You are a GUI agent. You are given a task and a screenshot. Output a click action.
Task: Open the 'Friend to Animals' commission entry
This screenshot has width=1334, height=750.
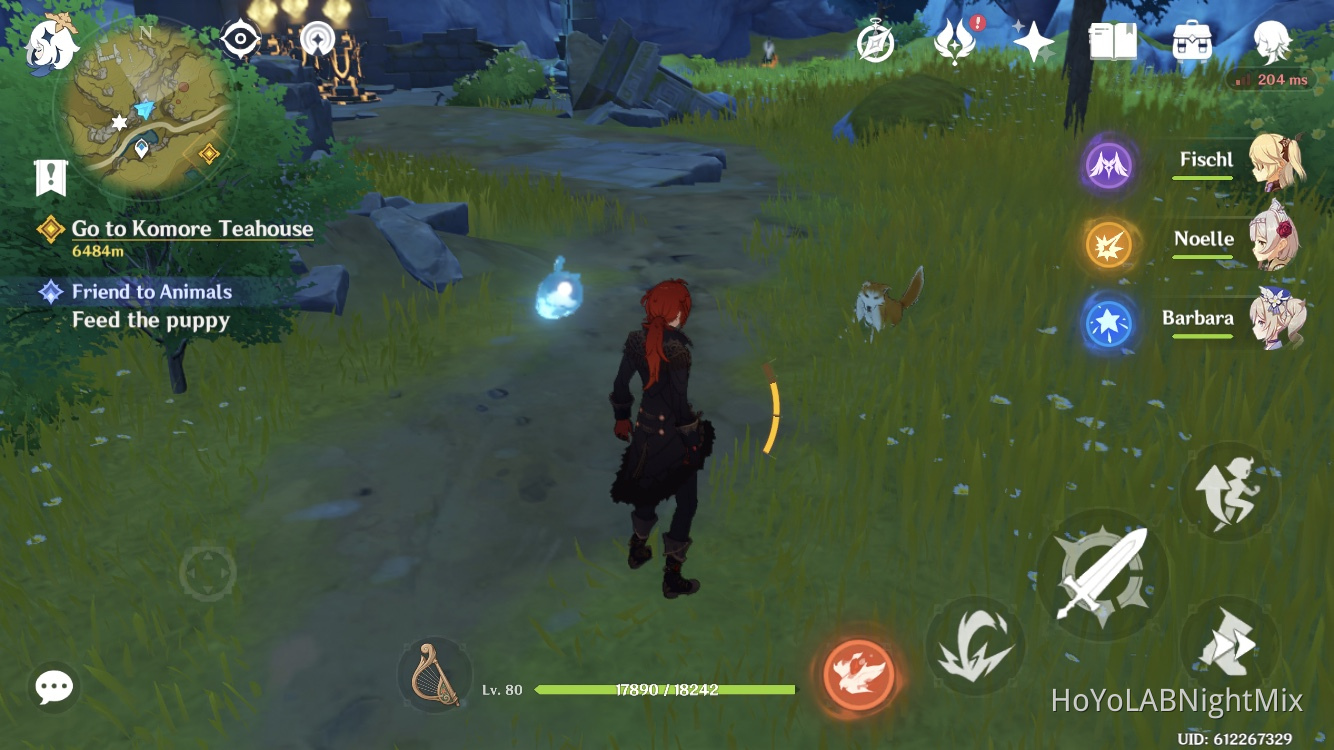pyautogui.click(x=150, y=292)
